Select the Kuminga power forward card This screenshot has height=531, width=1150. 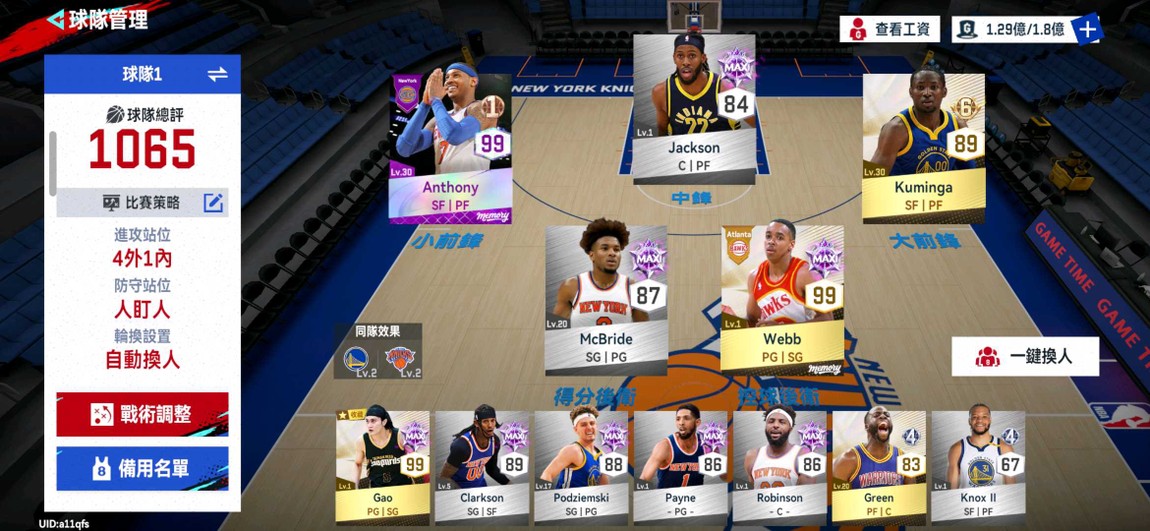point(923,147)
